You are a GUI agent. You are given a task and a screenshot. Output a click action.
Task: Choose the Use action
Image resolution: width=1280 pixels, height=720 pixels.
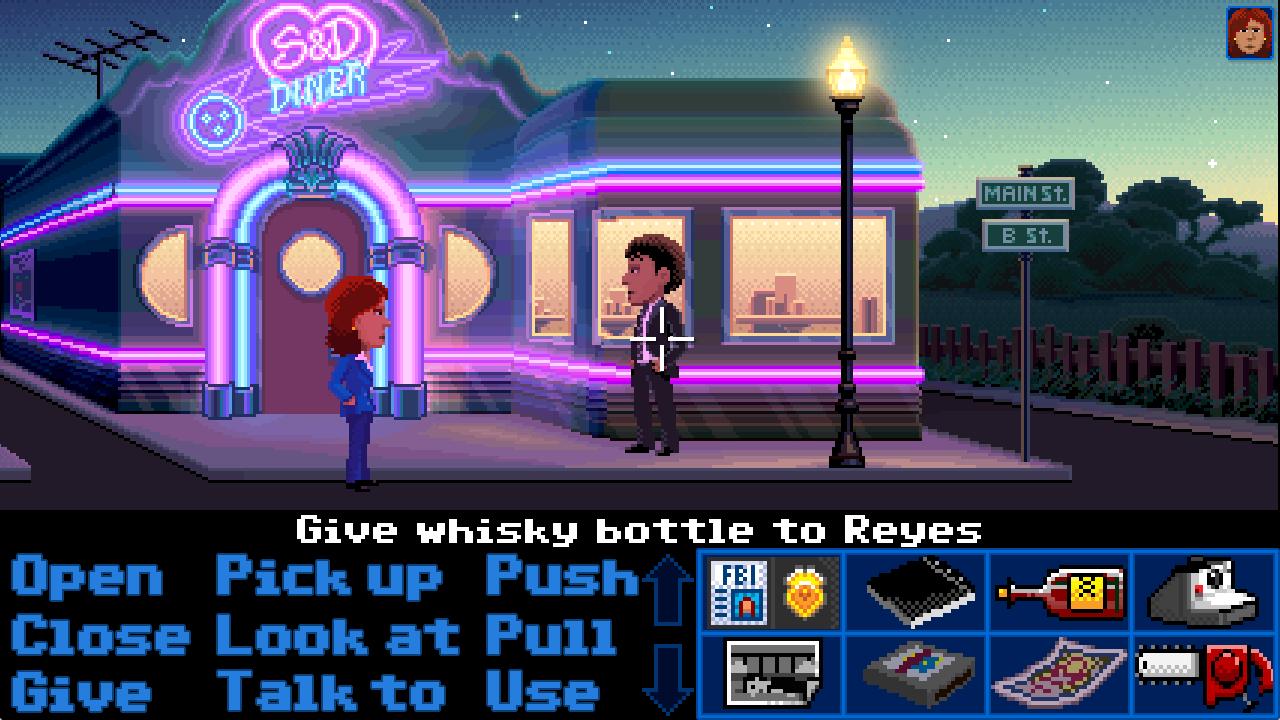point(545,691)
